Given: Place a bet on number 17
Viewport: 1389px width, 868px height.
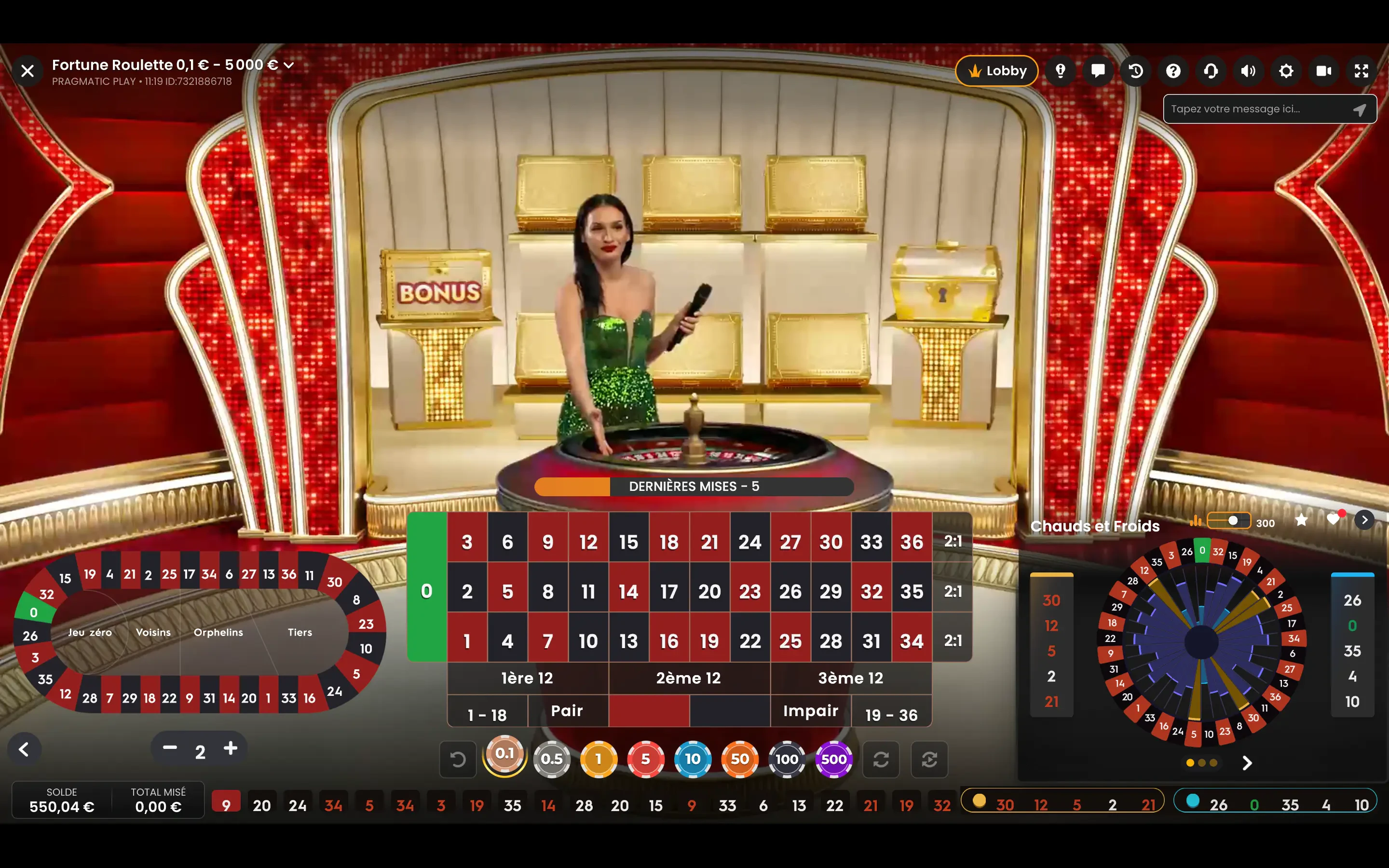Looking at the screenshot, I should [x=668, y=591].
